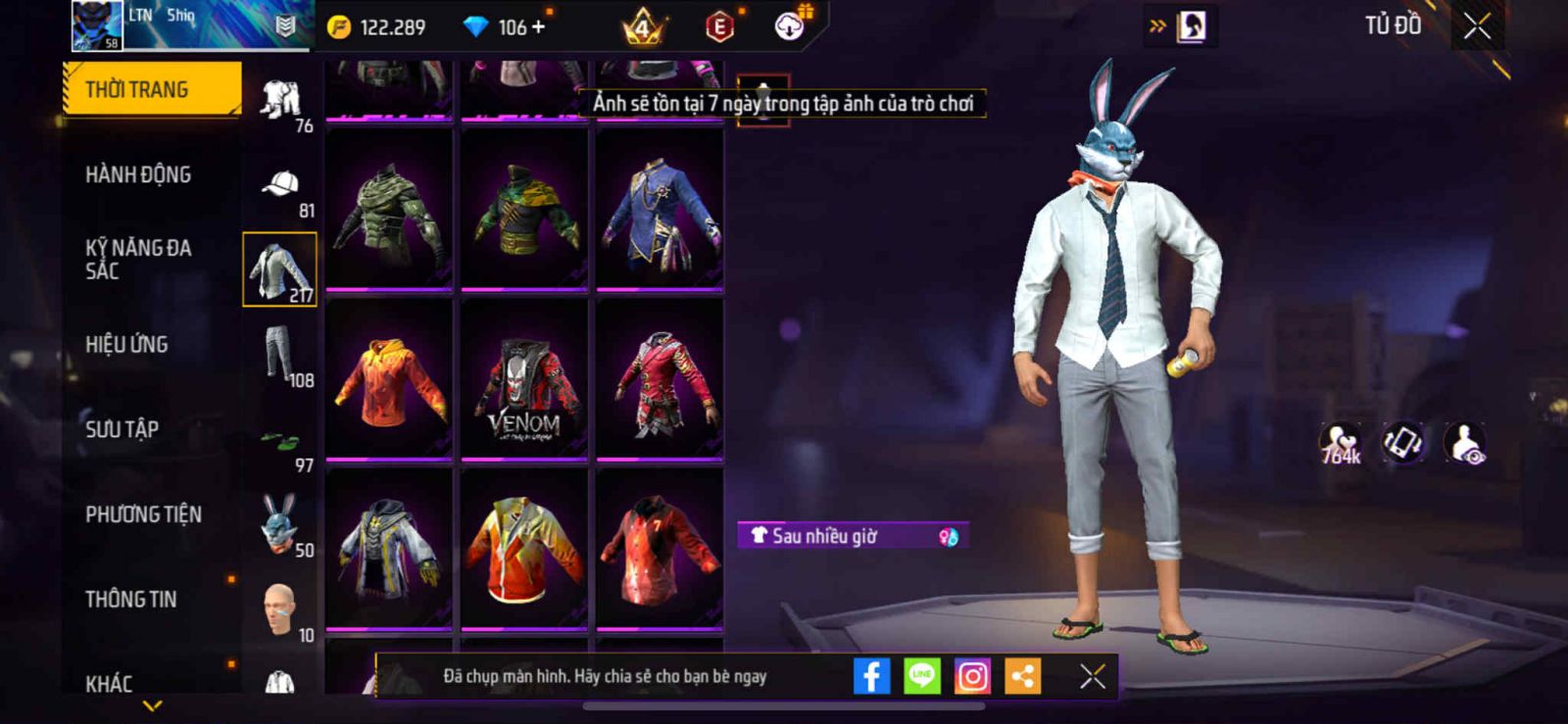Screen dimensions: 1568x724
Task: Add diamonds with the plus button
Action: click(x=538, y=27)
